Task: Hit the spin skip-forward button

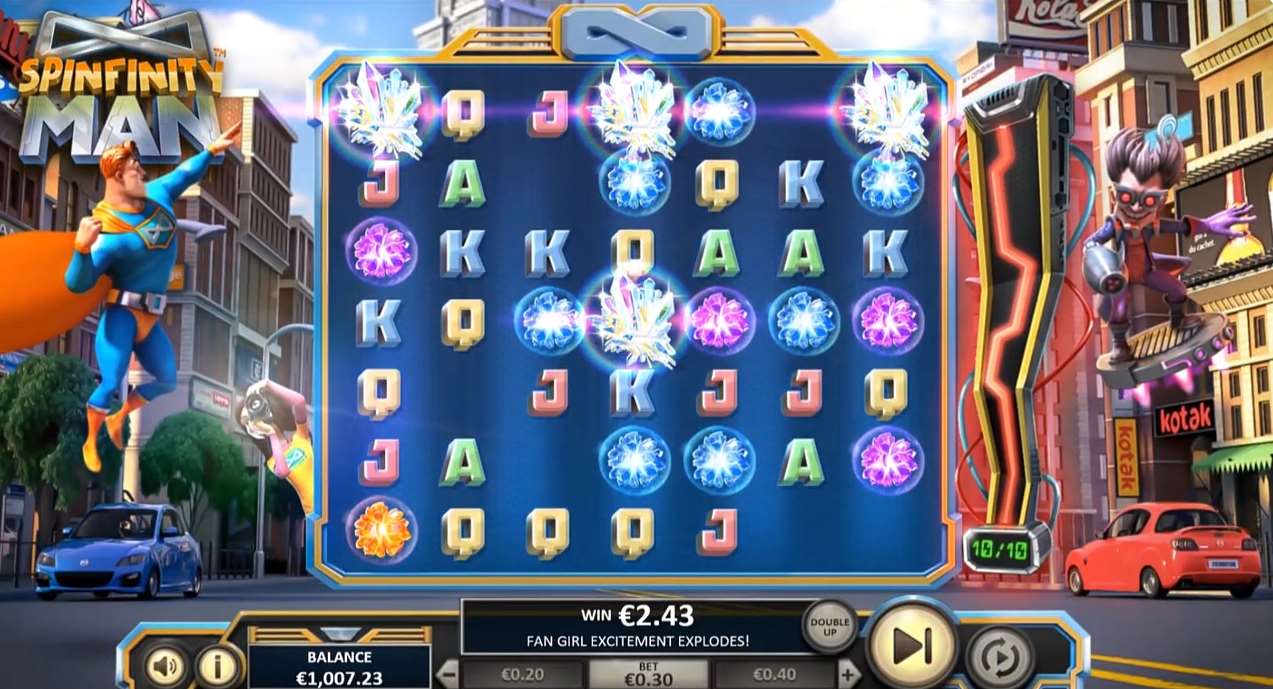Action: 911,646
